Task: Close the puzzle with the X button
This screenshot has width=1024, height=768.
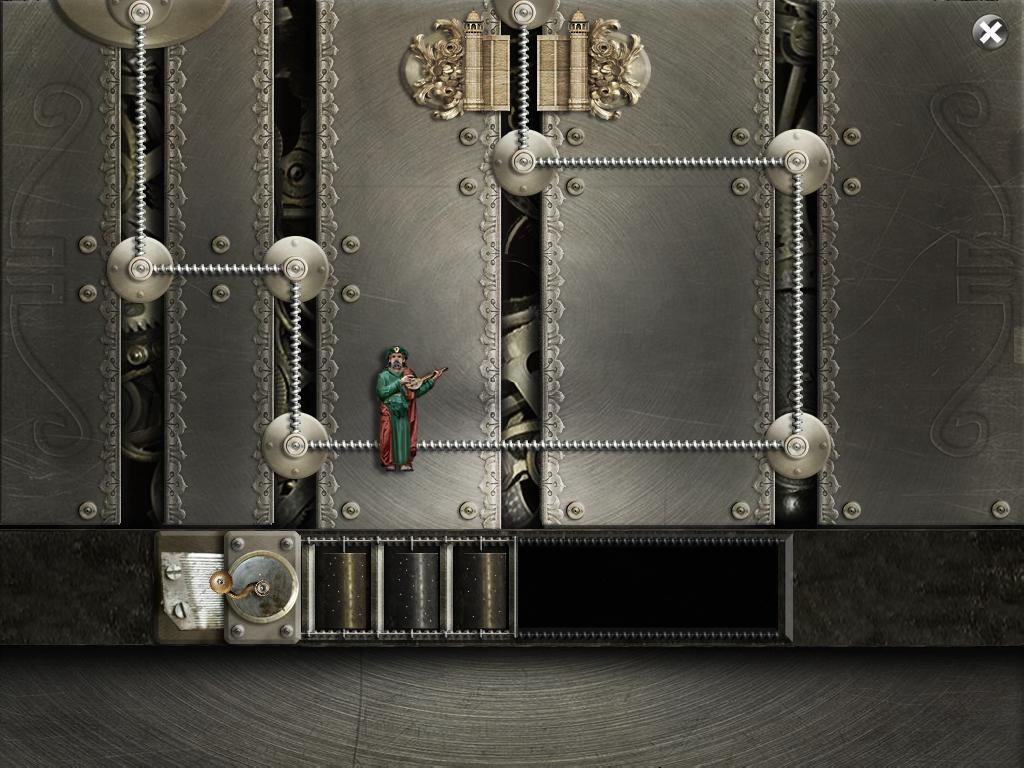Action: [x=990, y=33]
